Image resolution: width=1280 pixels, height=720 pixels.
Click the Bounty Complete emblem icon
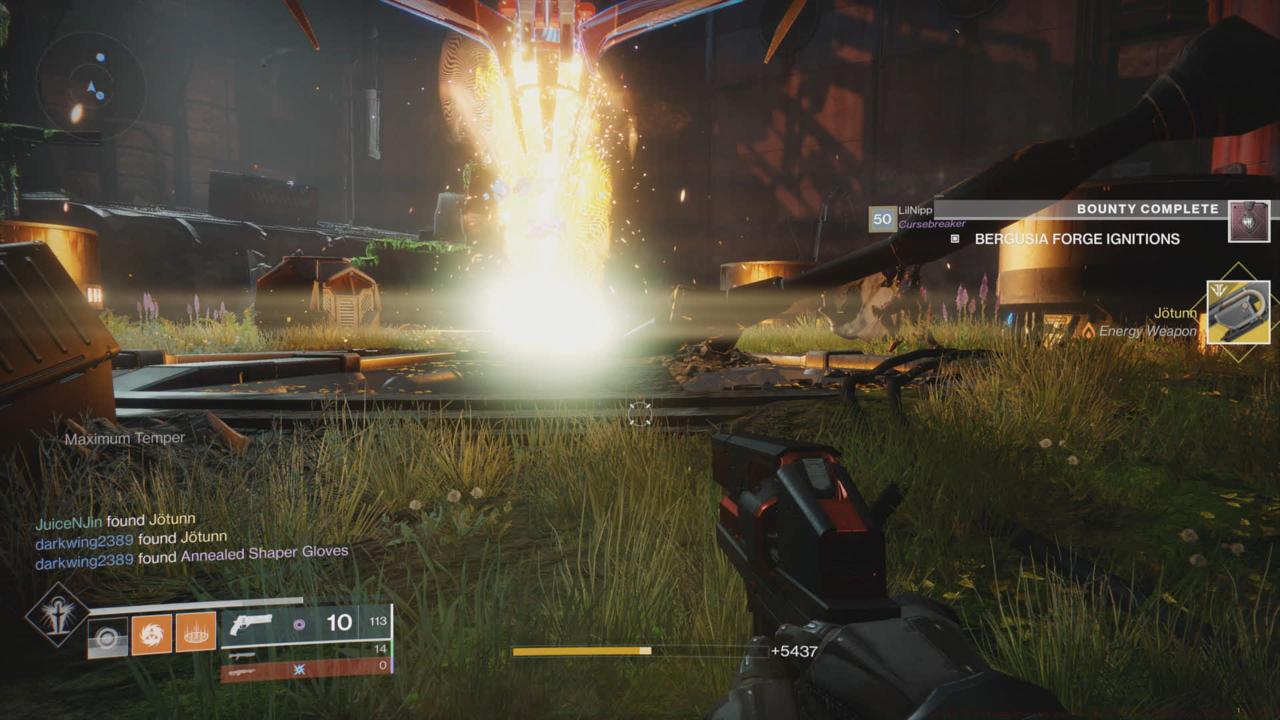pos(1249,221)
